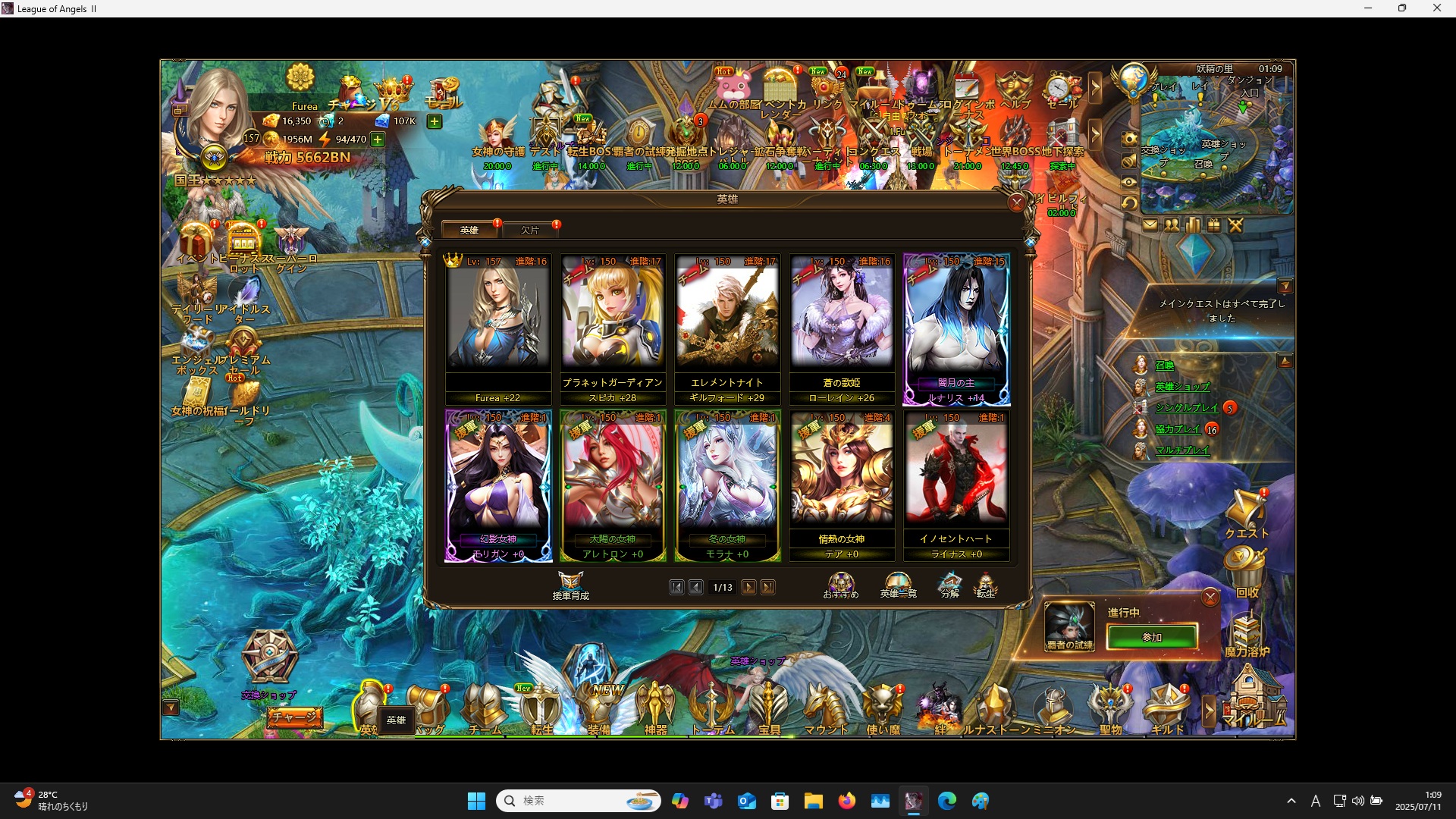Select the 分解 decompose icon
The width and height of the screenshot is (1456, 819).
[x=949, y=584]
